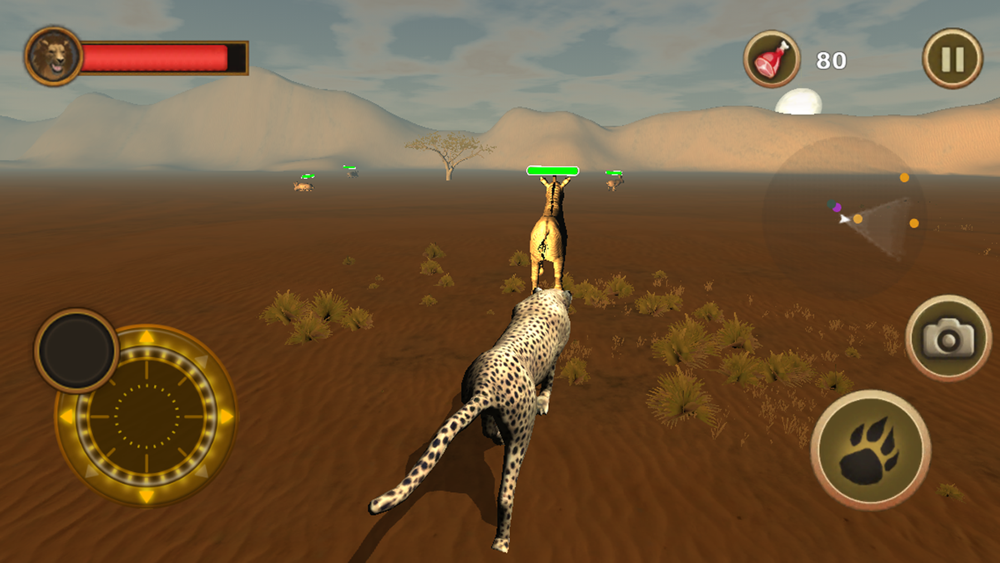Tap the virtual joystick's down arrow
1000x563 pixels.
pos(147,495)
